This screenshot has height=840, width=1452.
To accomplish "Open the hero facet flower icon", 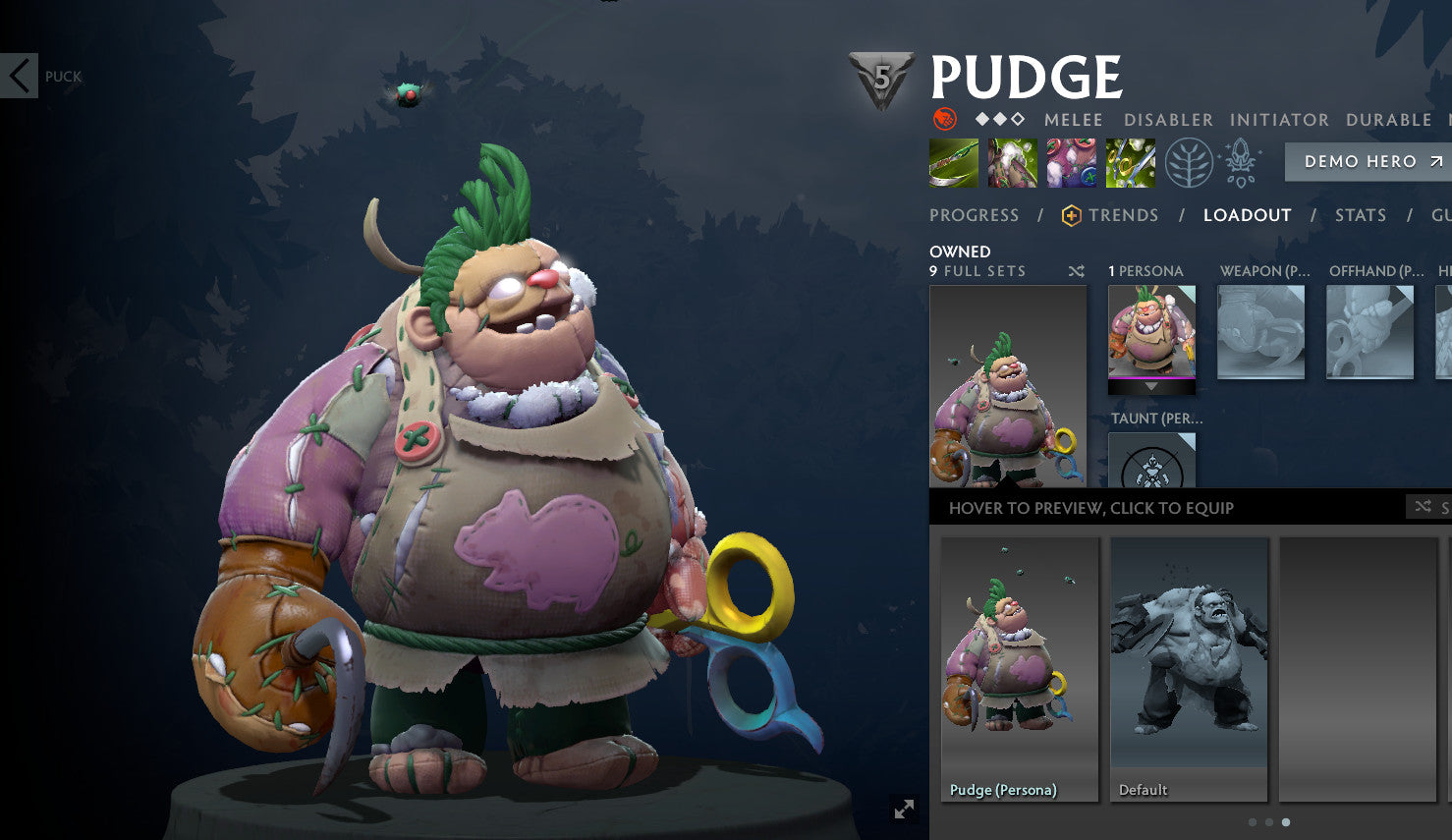I will click(x=1241, y=163).
